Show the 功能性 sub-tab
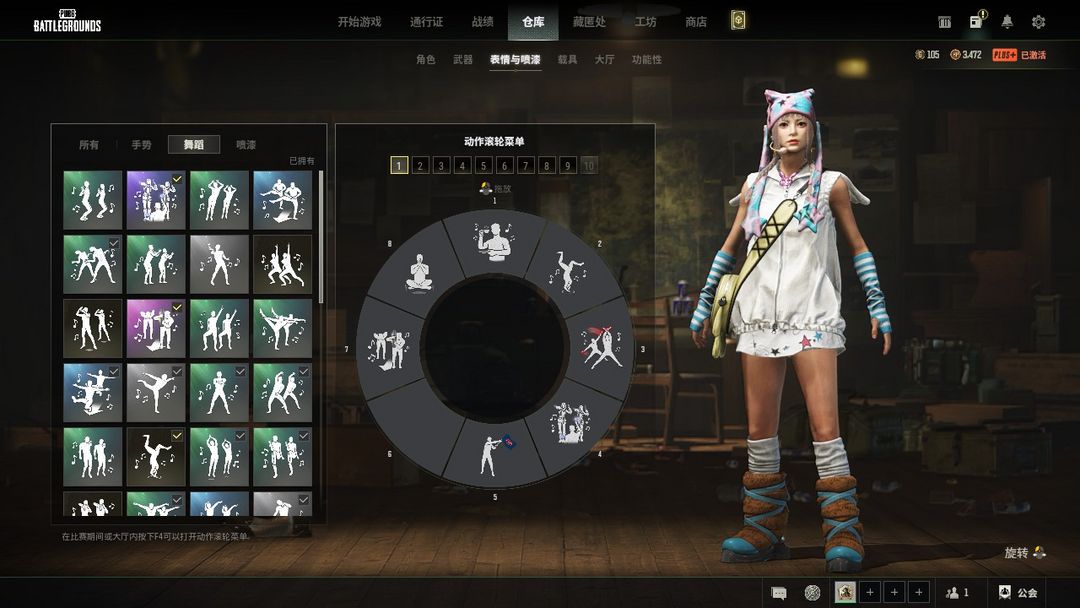The width and height of the screenshot is (1080, 608). (647, 60)
